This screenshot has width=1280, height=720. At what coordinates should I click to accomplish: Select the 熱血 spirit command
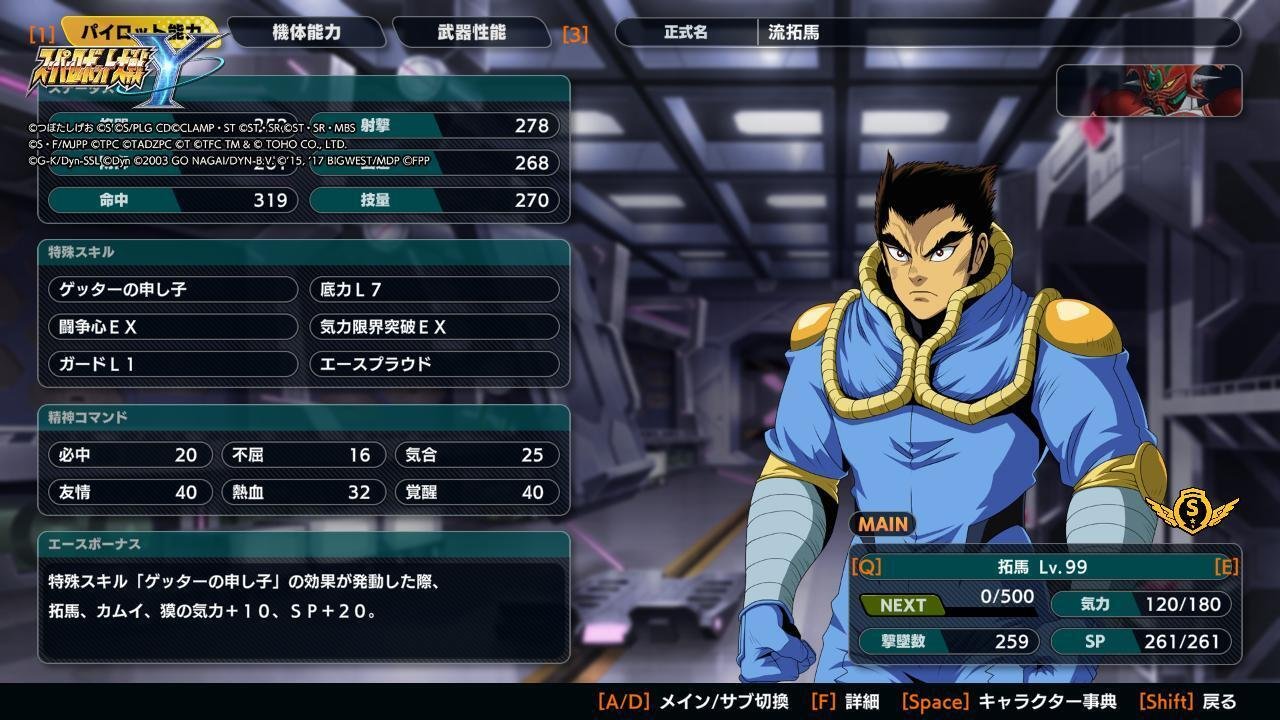[x=303, y=492]
